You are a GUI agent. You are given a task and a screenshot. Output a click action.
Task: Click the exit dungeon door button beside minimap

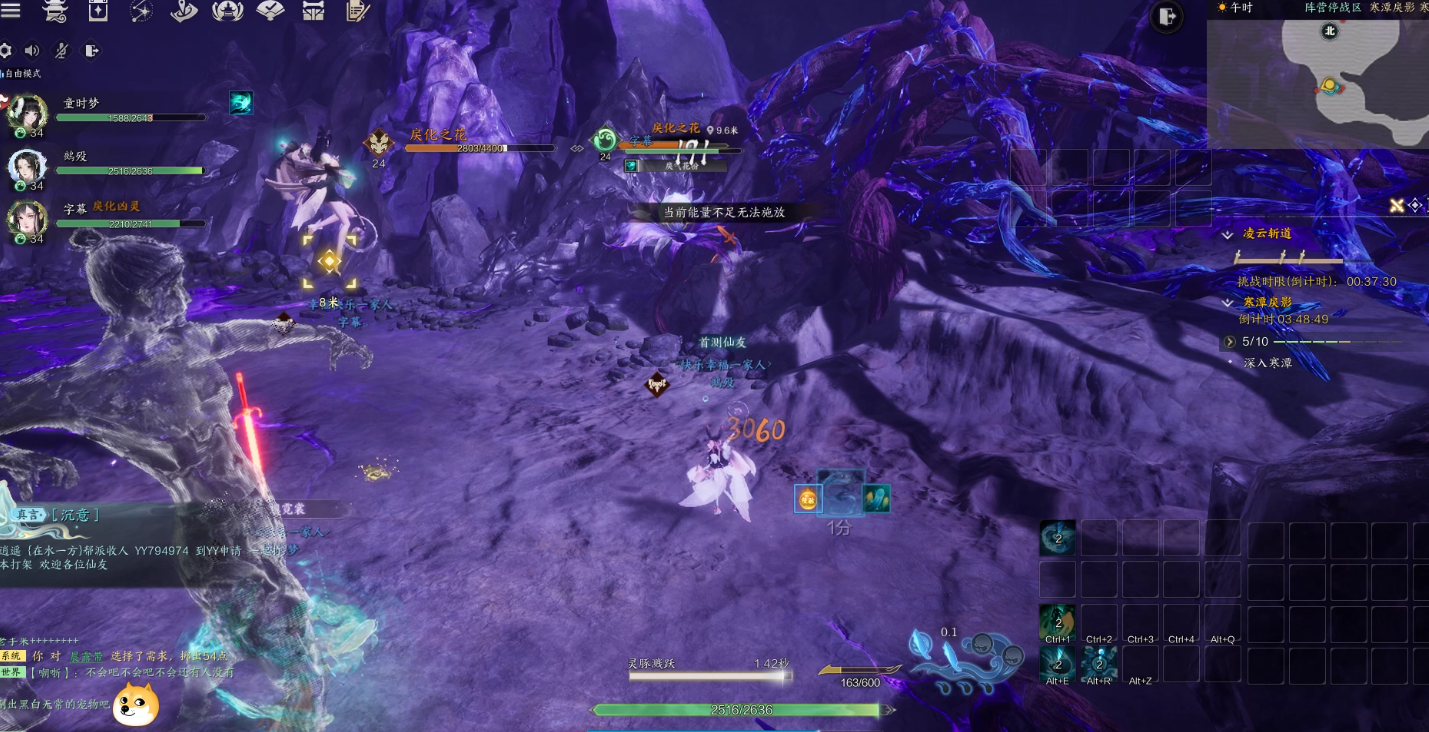pos(1167,16)
